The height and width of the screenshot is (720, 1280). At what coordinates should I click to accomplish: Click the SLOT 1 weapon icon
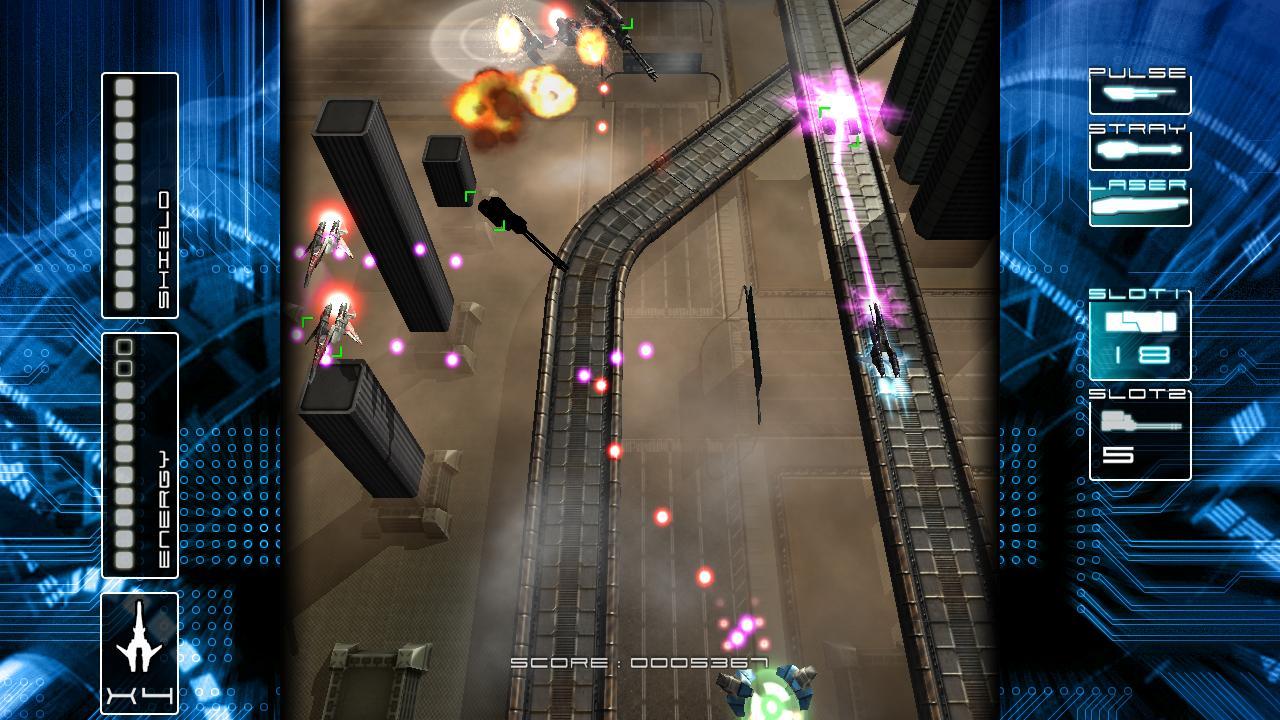pyautogui.click(x=1140, y=323)
